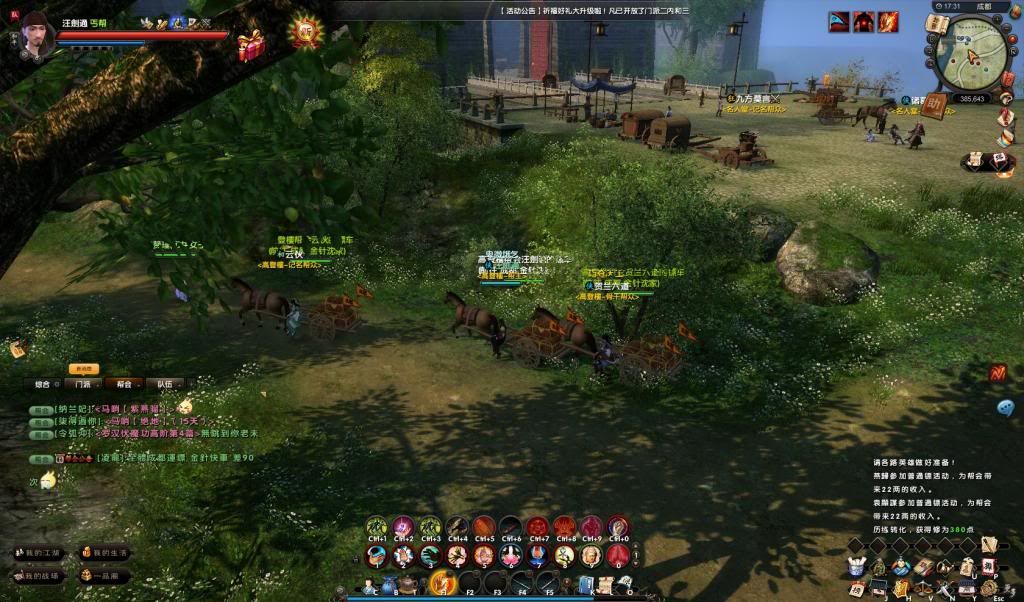The width and height of the screenshot is (1024, 602).
Task: Open the 我的江湖 panel
Action: [38, 553]
